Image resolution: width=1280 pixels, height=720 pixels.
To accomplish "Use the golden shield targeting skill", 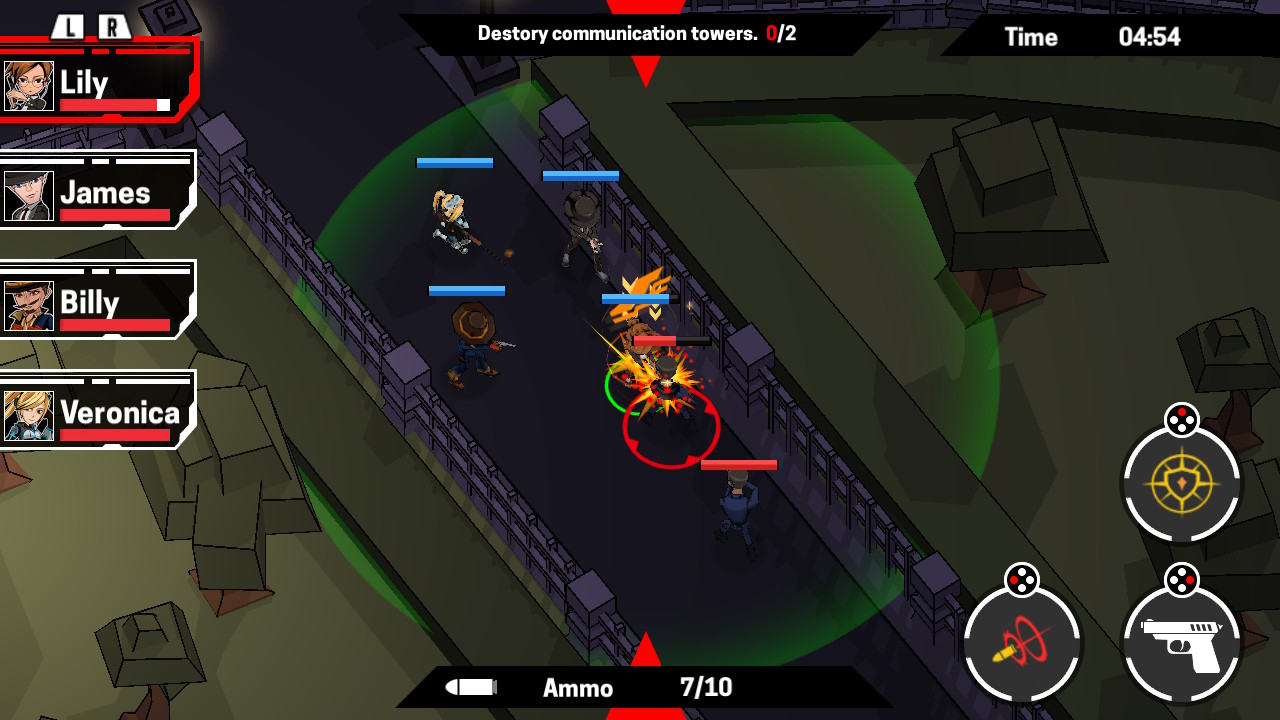I will (1182, 482).
